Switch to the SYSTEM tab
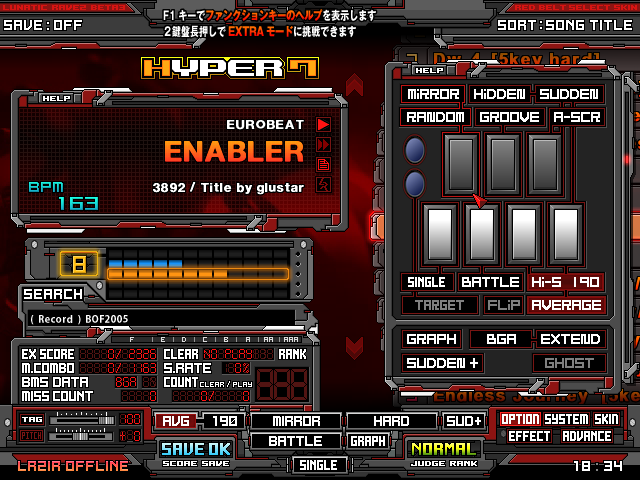Viewport: 640px width, 480px height. coord(566,419)
